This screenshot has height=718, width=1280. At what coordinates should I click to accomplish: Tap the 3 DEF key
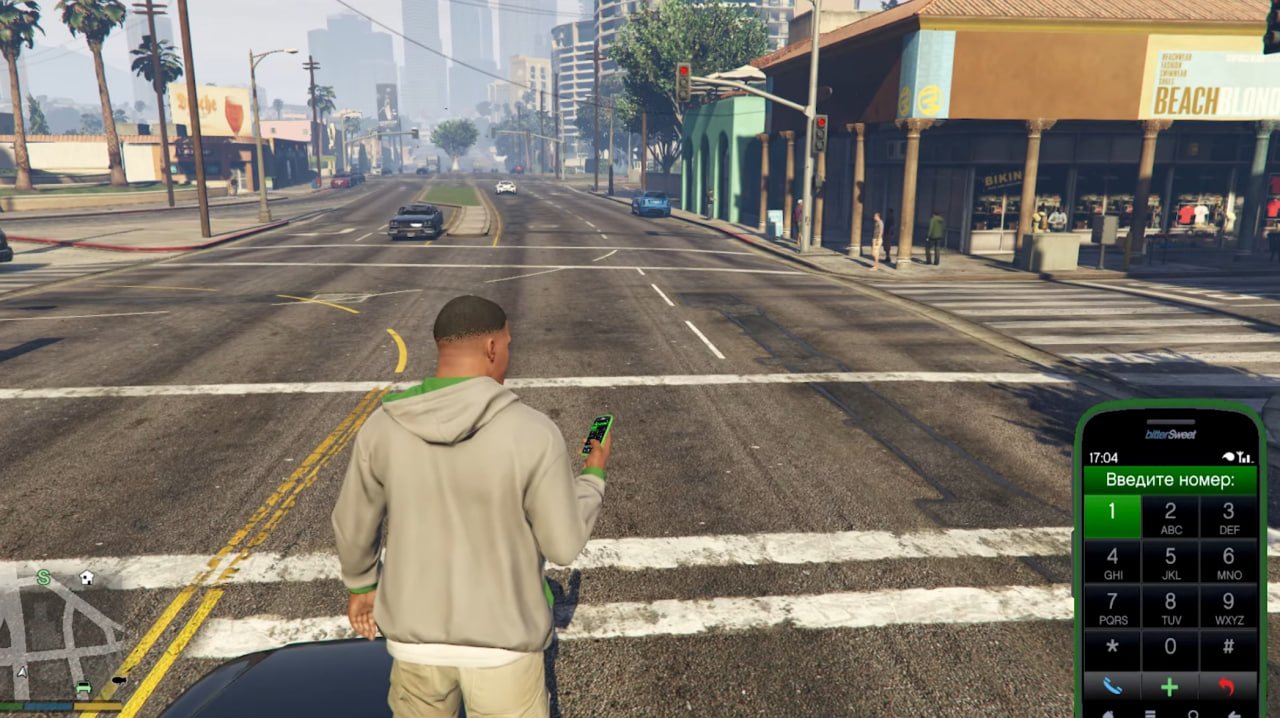point(1228,516)
